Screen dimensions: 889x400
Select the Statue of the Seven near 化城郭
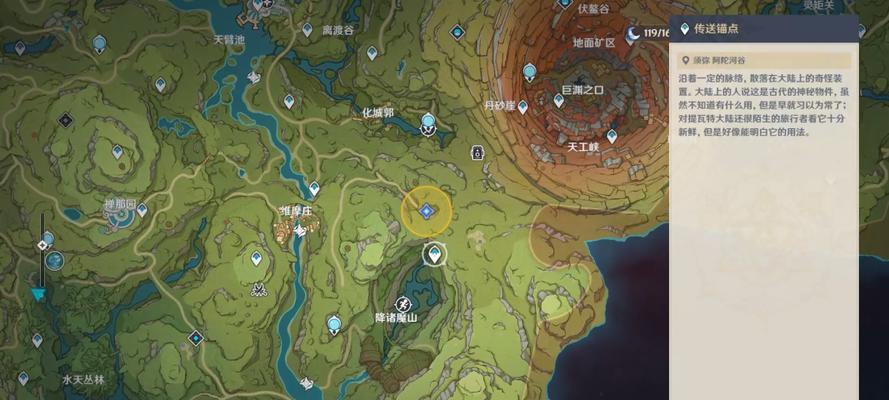pyautogui.click(x=428, y=124)
